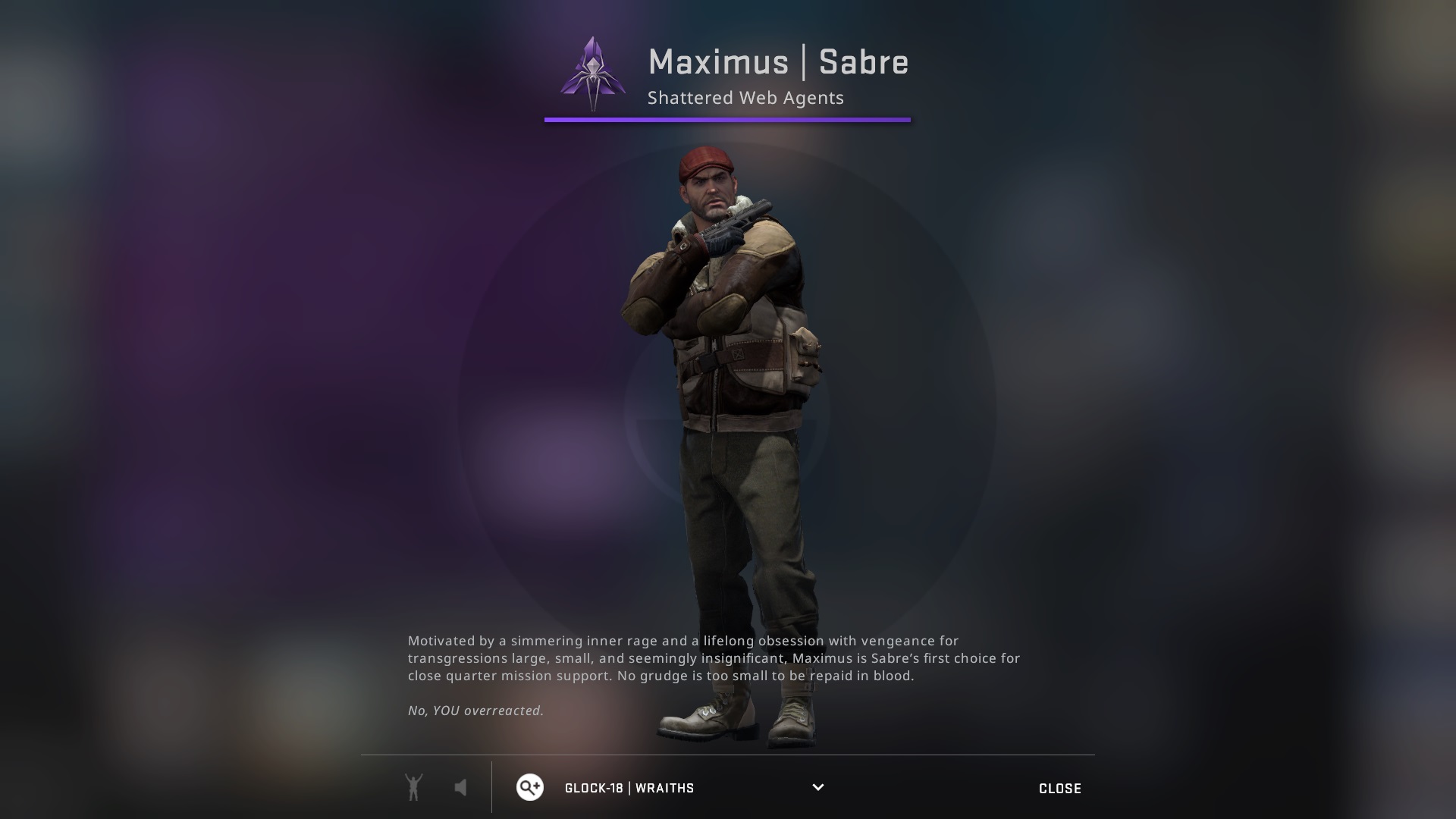Activate the character animation icon
1456x819 pixels.
point(413,787)
